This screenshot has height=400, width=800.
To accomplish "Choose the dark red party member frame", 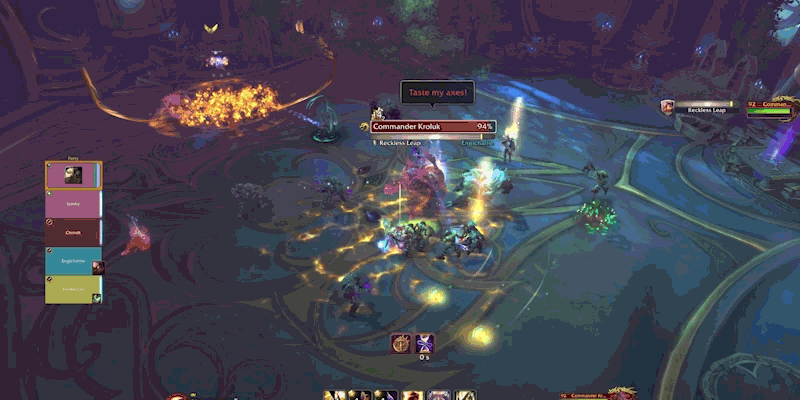I will point(73,232).
